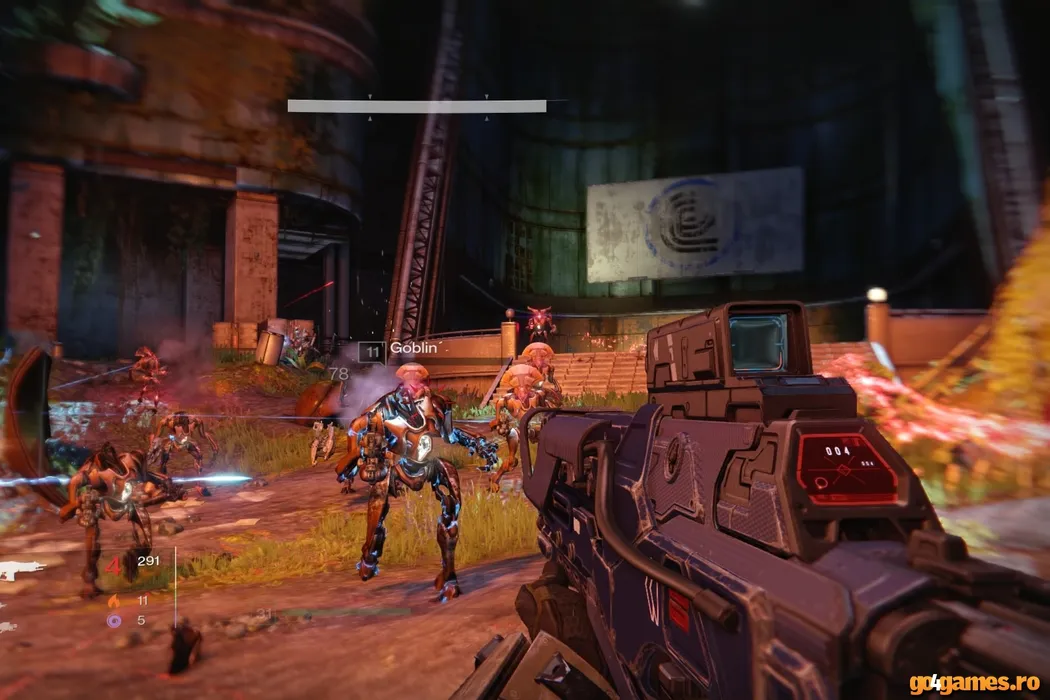Choose the orange solar flame weapon icon

coord(114,601)
